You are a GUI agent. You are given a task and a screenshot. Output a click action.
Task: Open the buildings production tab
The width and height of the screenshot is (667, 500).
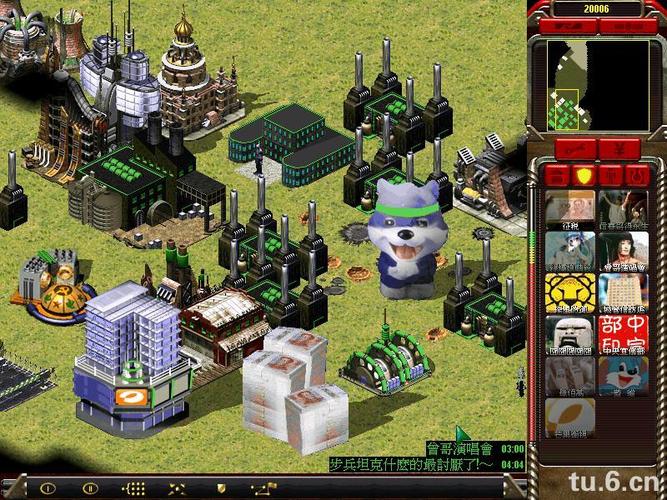tap(558, 176)
